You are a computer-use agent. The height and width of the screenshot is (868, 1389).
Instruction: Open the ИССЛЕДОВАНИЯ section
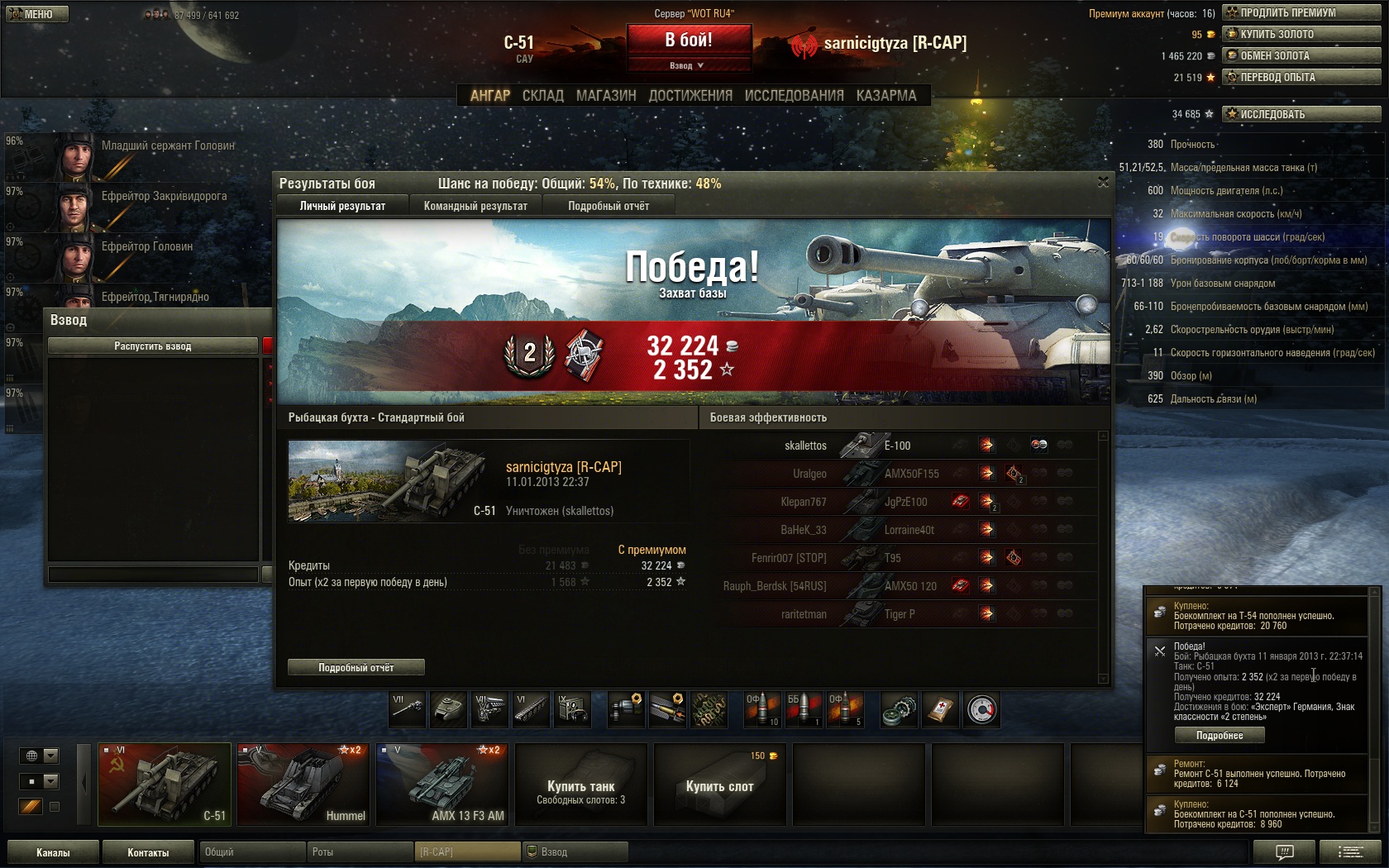794,96
